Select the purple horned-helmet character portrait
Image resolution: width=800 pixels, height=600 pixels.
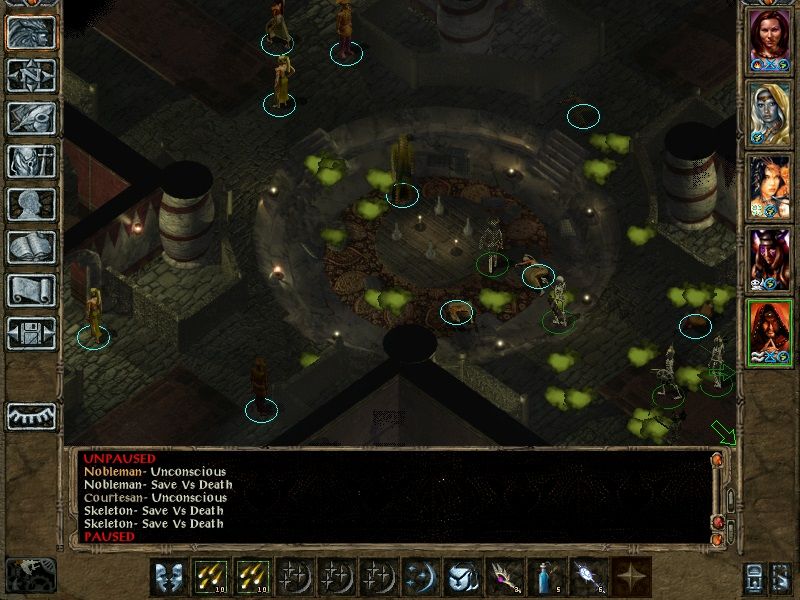pyautogui.click(x=770, y=259)
